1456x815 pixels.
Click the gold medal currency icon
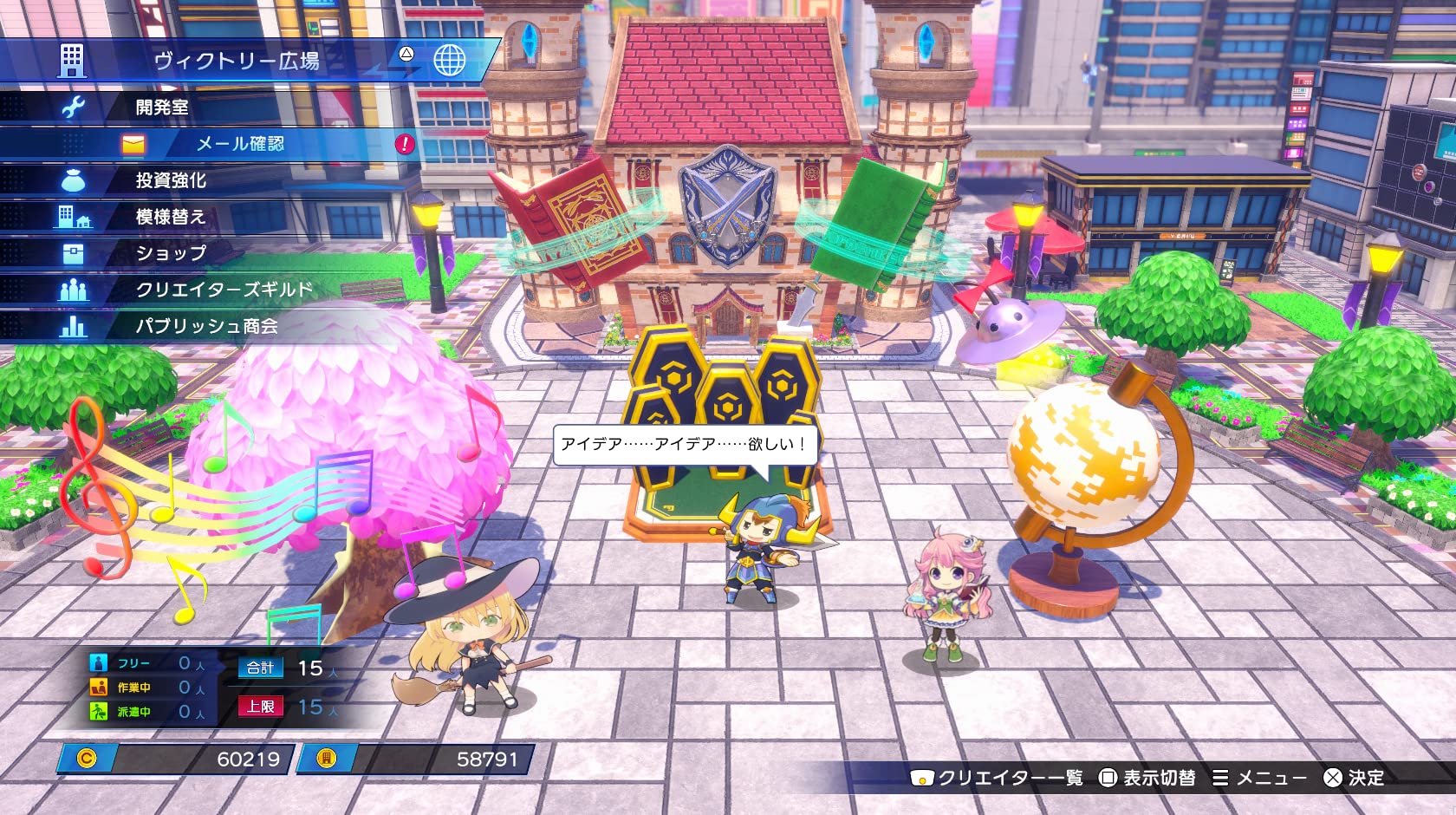[x=323, y=760]
